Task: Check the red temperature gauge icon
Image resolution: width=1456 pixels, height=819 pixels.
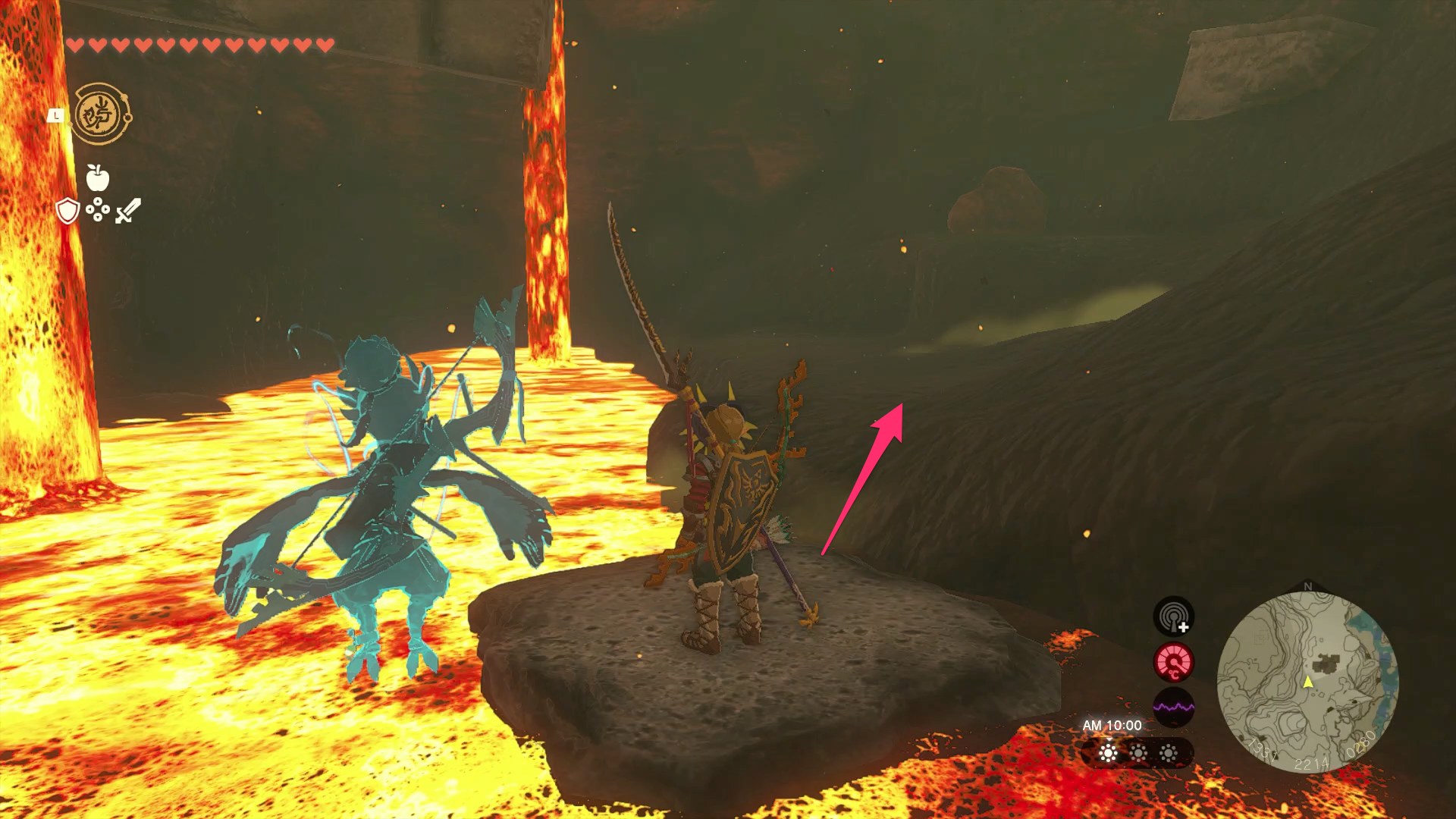Action: (x=1173, y=662)
